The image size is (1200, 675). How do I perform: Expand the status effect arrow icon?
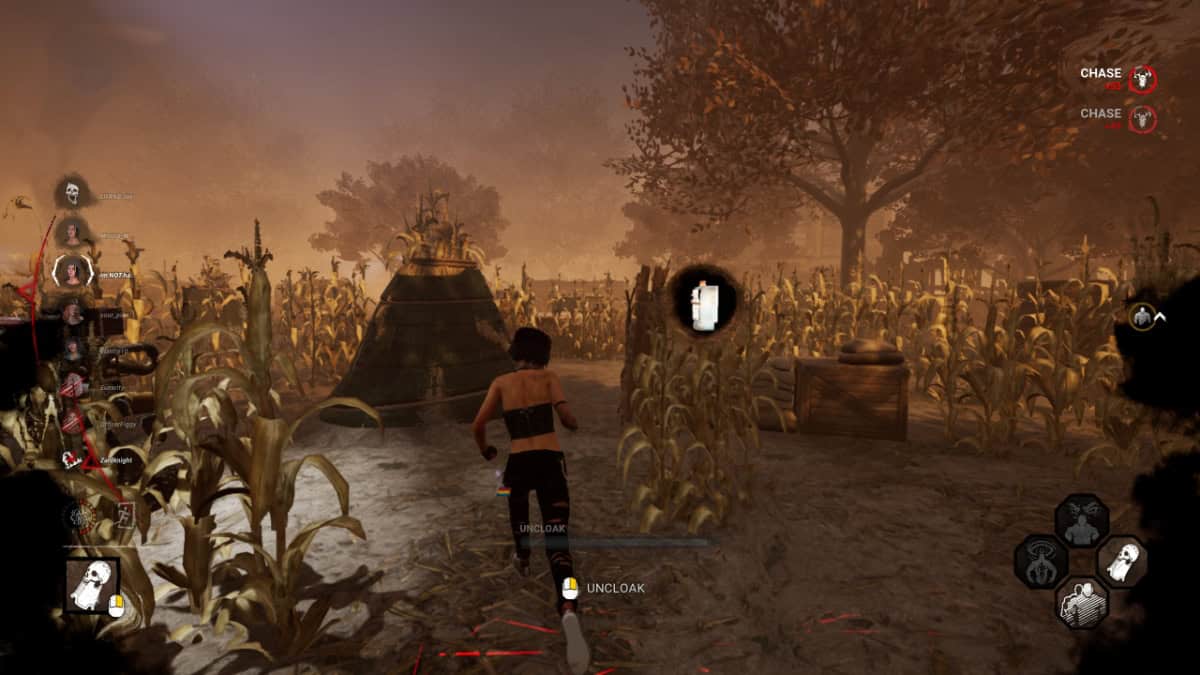(x=1160, y=317)
